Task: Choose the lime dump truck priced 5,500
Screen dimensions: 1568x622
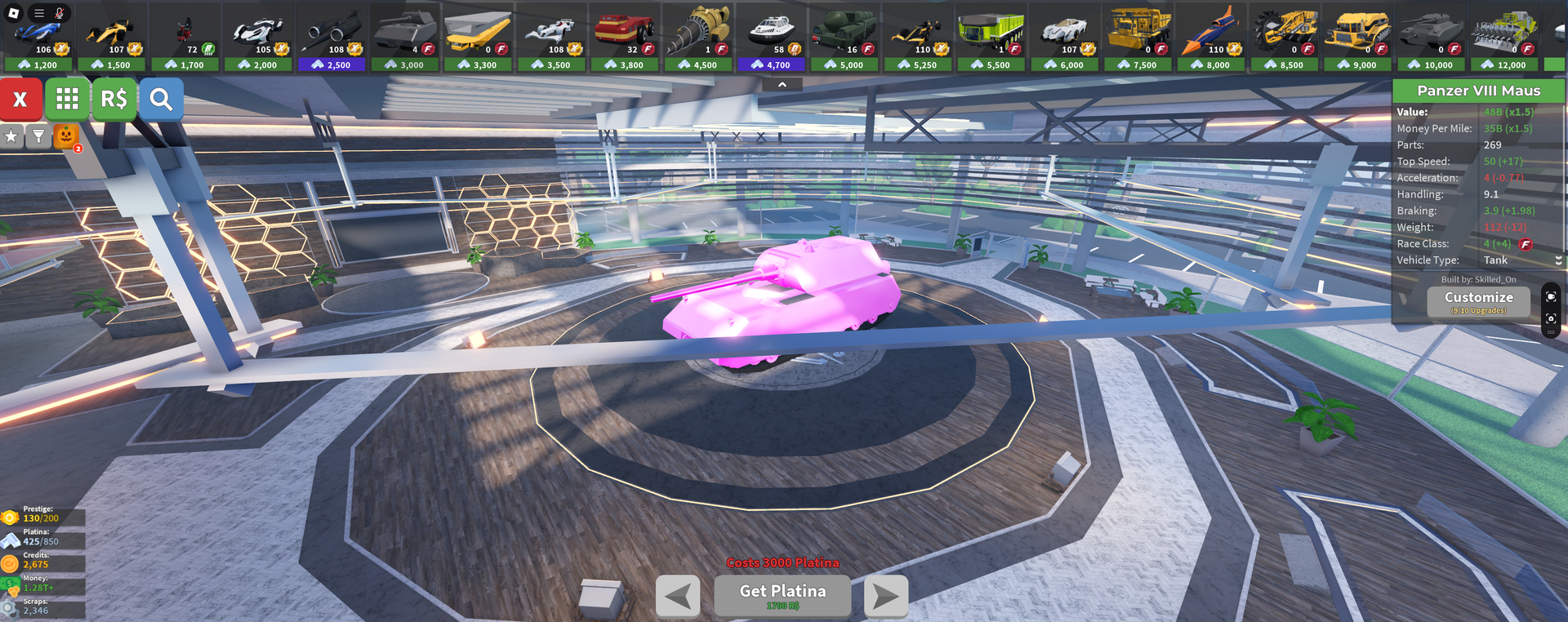Action: (991, 38)
